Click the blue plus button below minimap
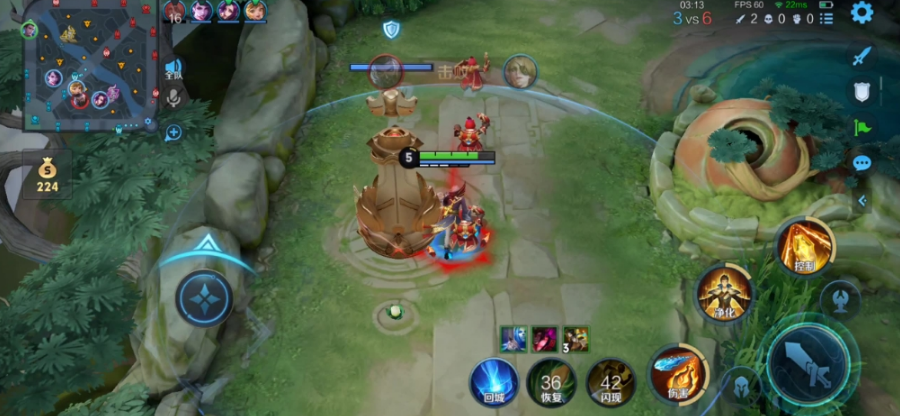 click(x=173, y=132)
